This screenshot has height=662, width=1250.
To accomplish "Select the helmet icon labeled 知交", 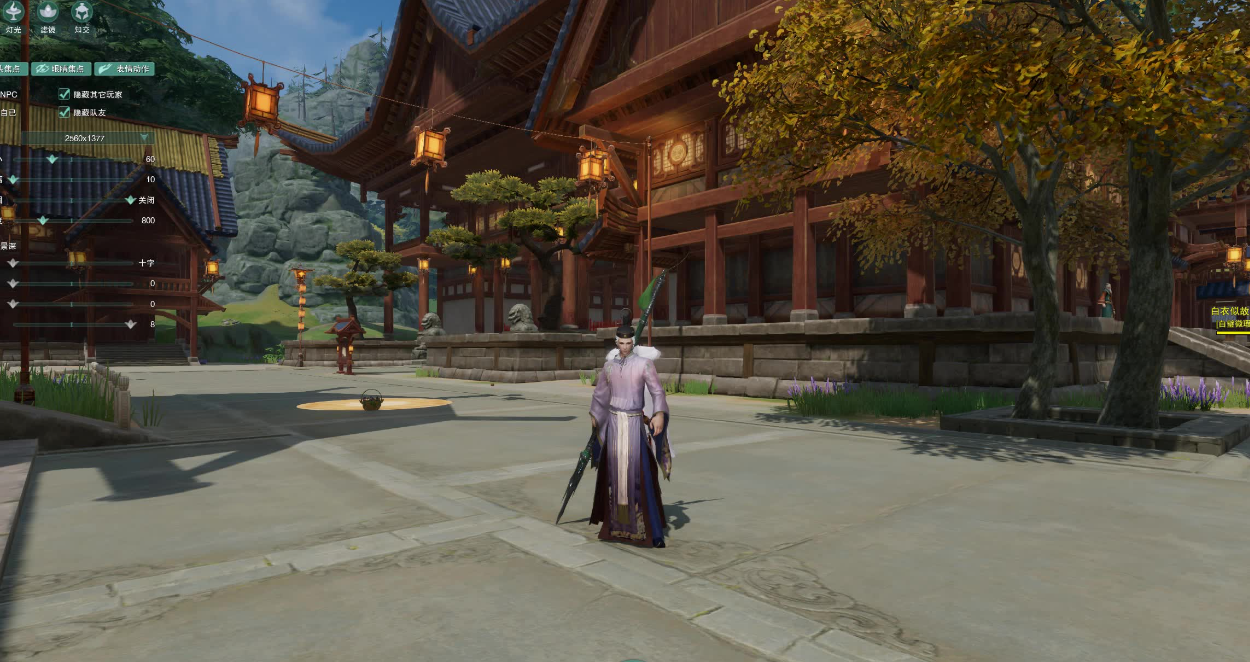I will point(82,12).
